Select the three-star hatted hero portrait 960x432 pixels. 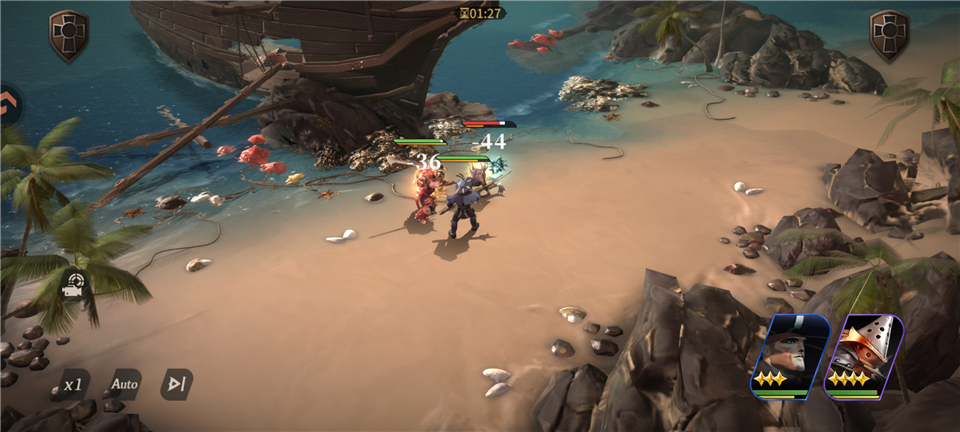click(x=790, y=356)
